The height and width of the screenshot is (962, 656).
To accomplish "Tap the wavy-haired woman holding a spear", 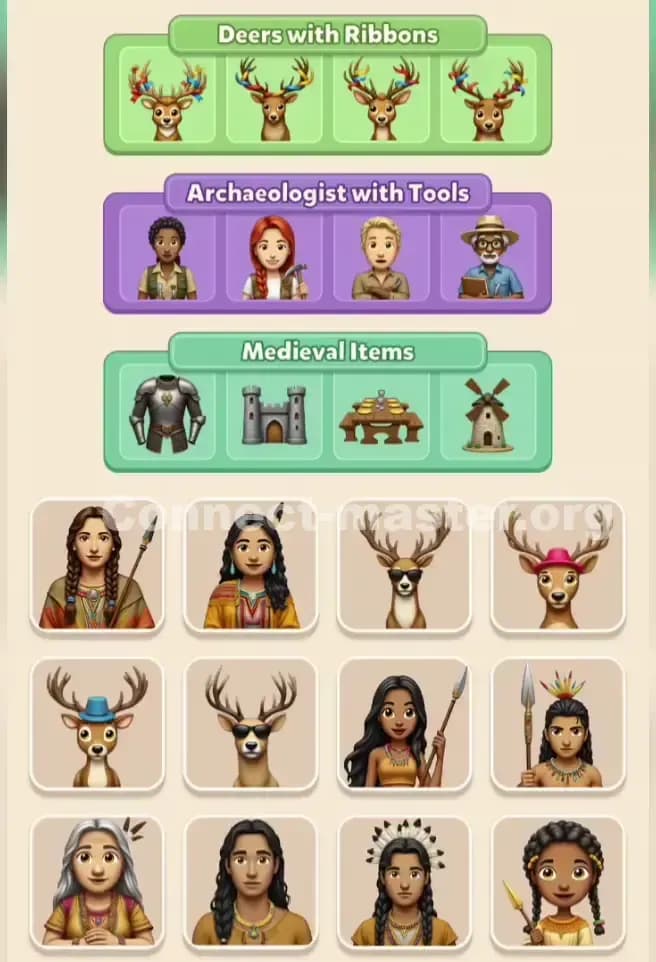I will point(404,724).
